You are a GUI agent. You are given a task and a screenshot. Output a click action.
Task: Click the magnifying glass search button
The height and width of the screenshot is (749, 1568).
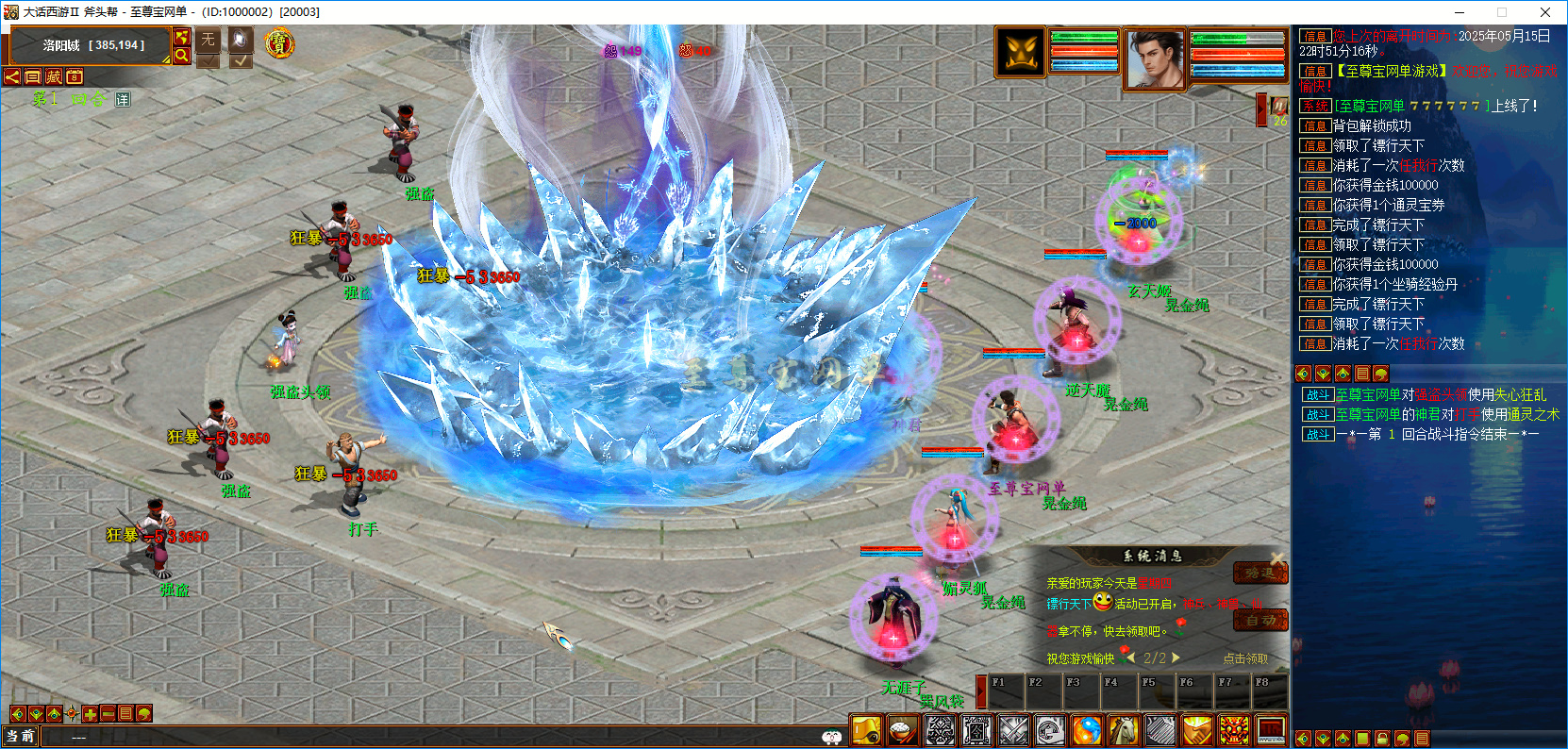click(x=182, y=56)
